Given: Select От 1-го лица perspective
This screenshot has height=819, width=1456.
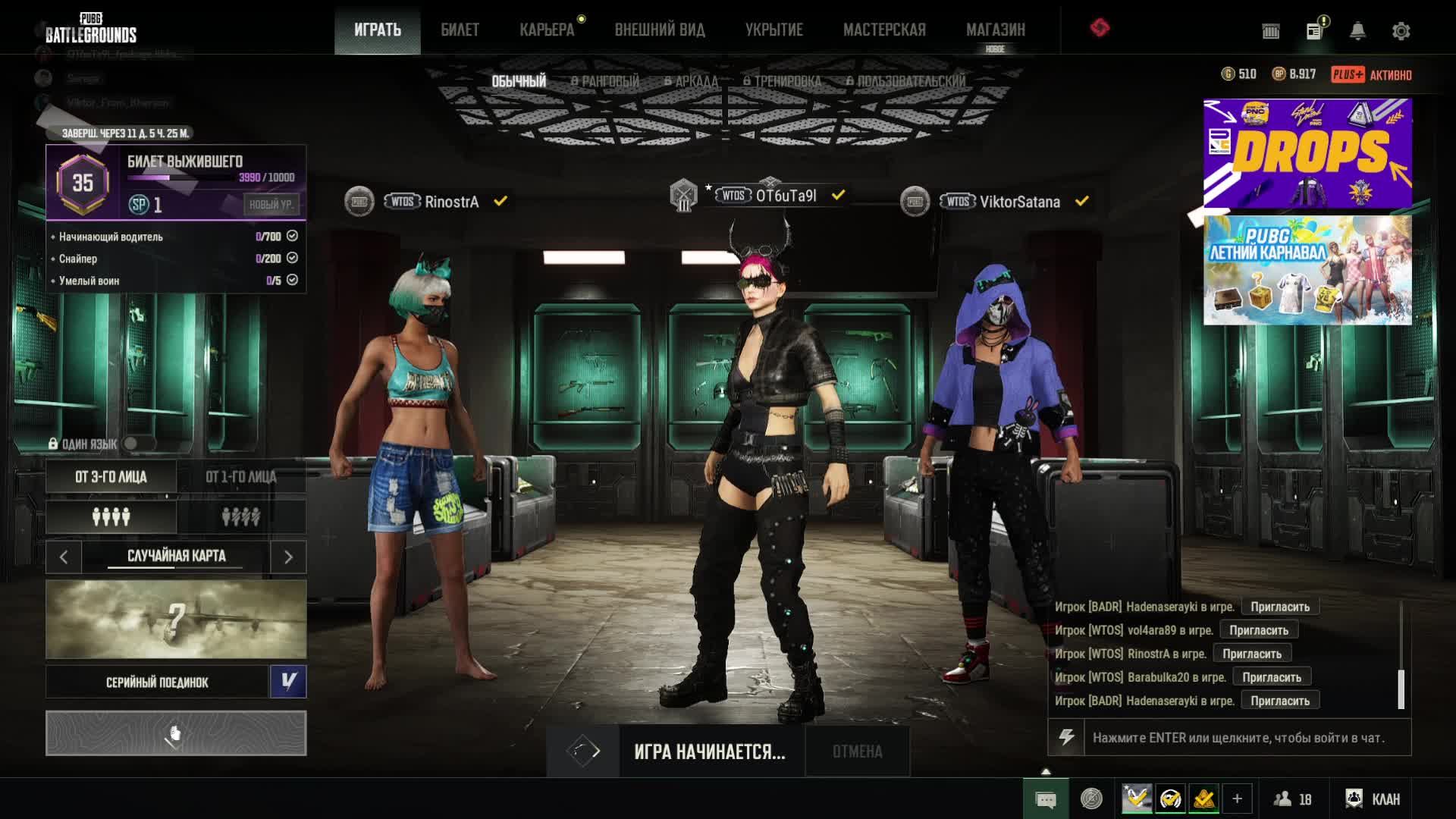Looking at the screenshot, I should point(241,477).
